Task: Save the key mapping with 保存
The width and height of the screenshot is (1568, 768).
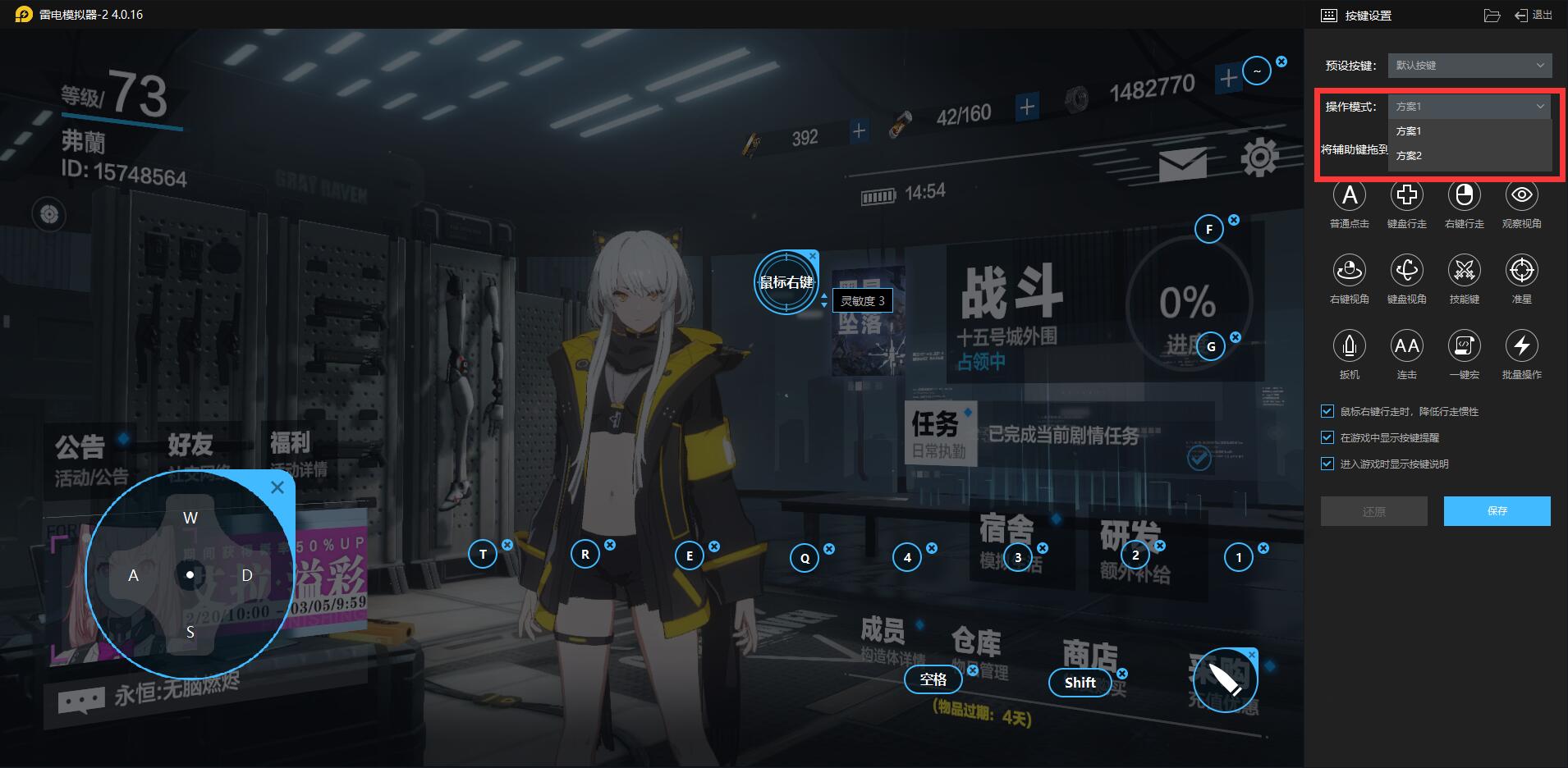Action: (1497, 511)
